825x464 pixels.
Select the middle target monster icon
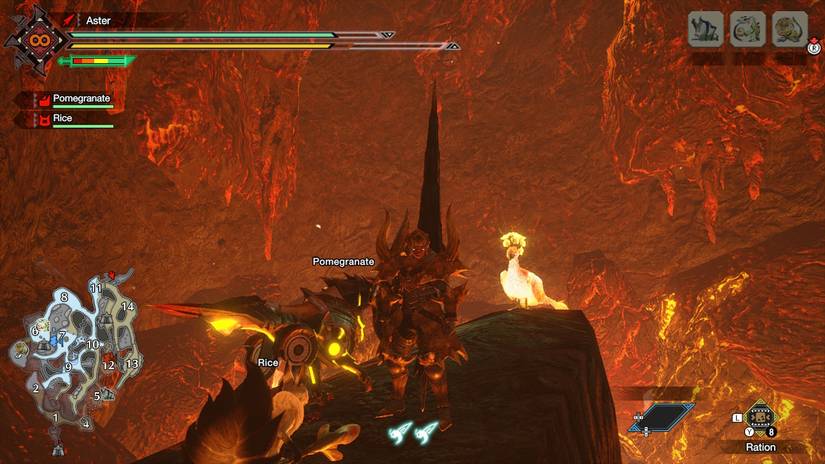(748, 29)
